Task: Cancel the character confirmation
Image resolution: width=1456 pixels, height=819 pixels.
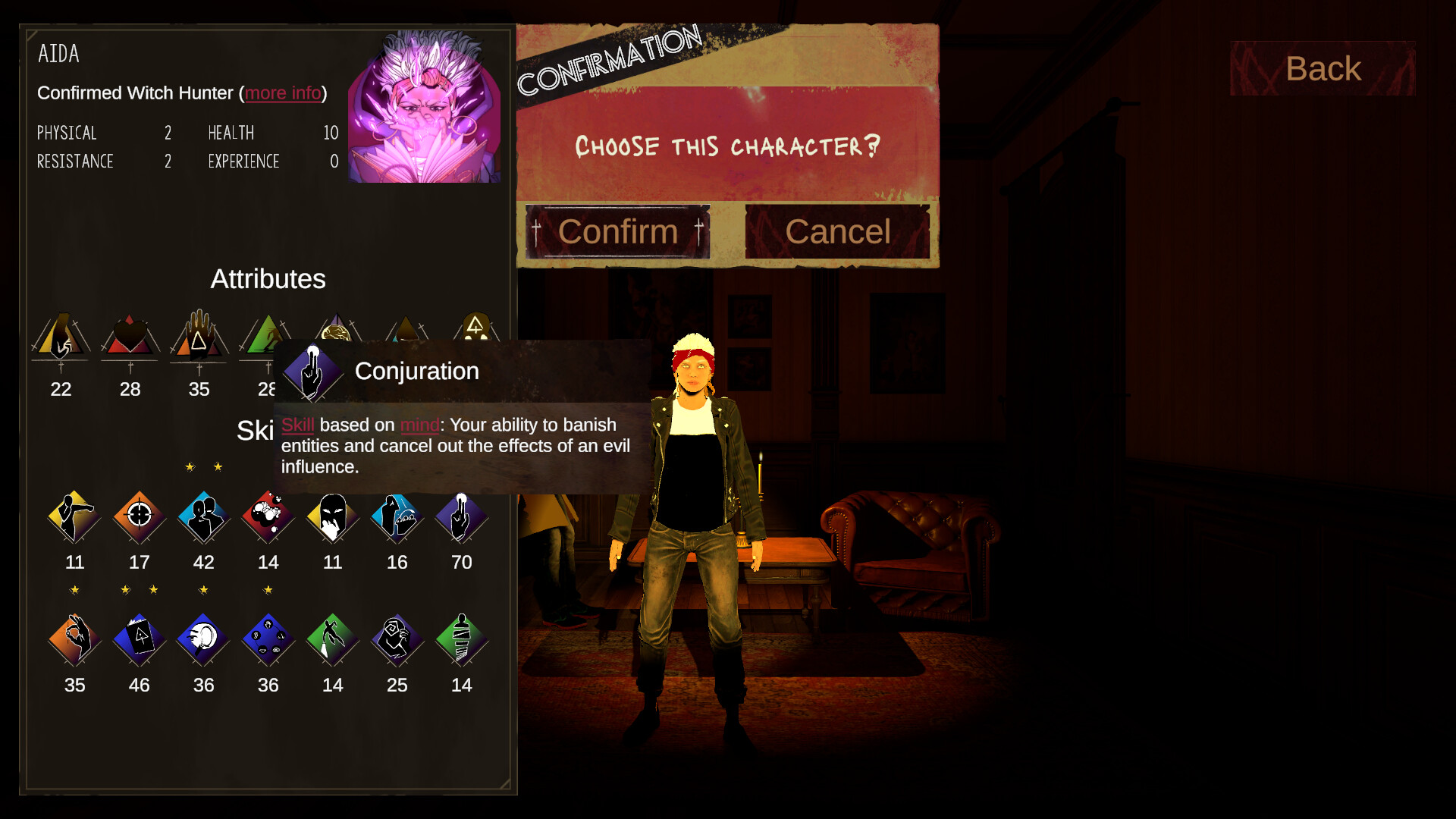Action: [837, 232]
